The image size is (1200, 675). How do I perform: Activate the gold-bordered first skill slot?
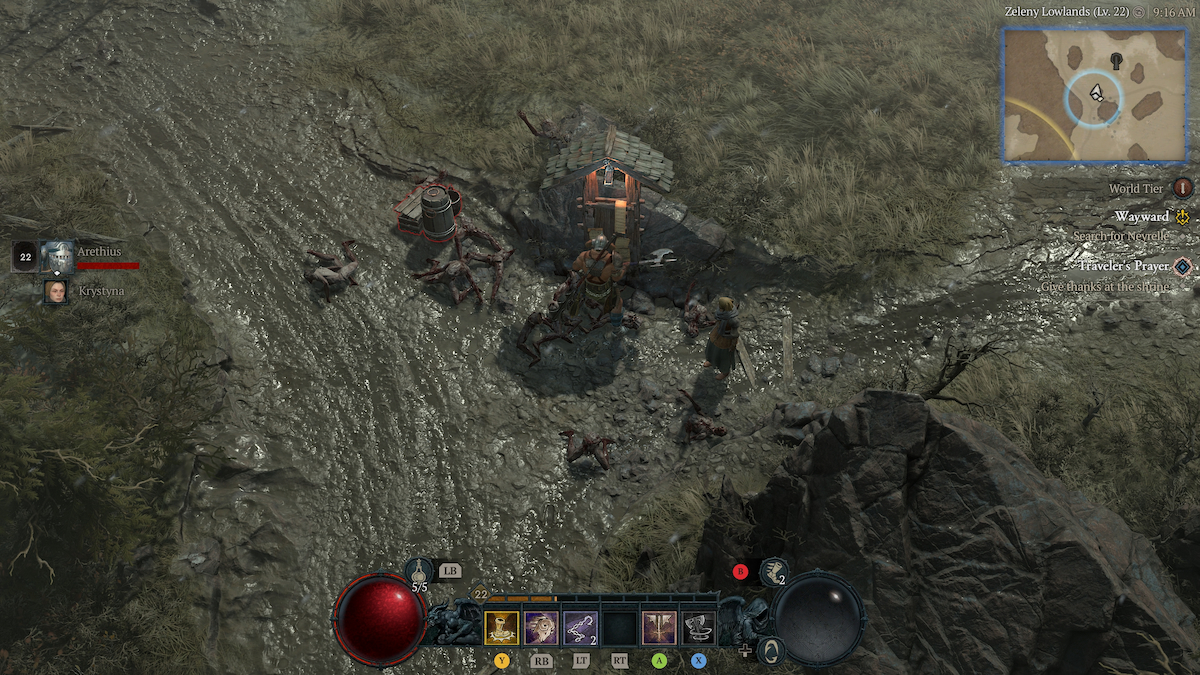pyautogui.click(x=502, y=628)
